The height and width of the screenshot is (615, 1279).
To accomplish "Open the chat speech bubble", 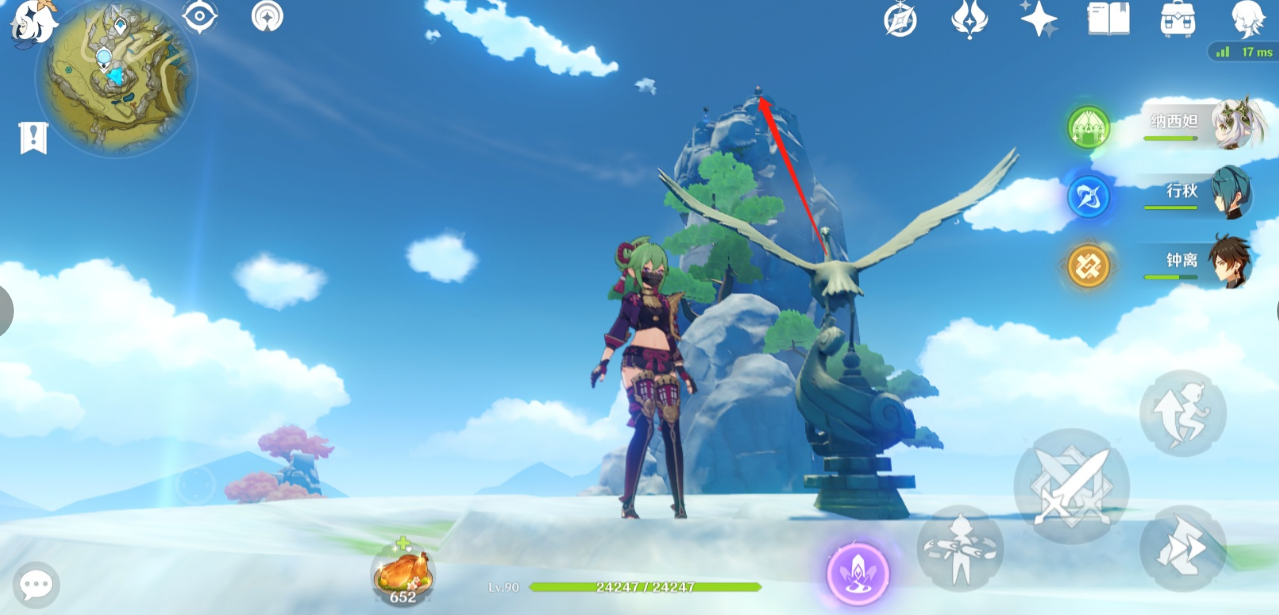I will (x=36, y=585).
